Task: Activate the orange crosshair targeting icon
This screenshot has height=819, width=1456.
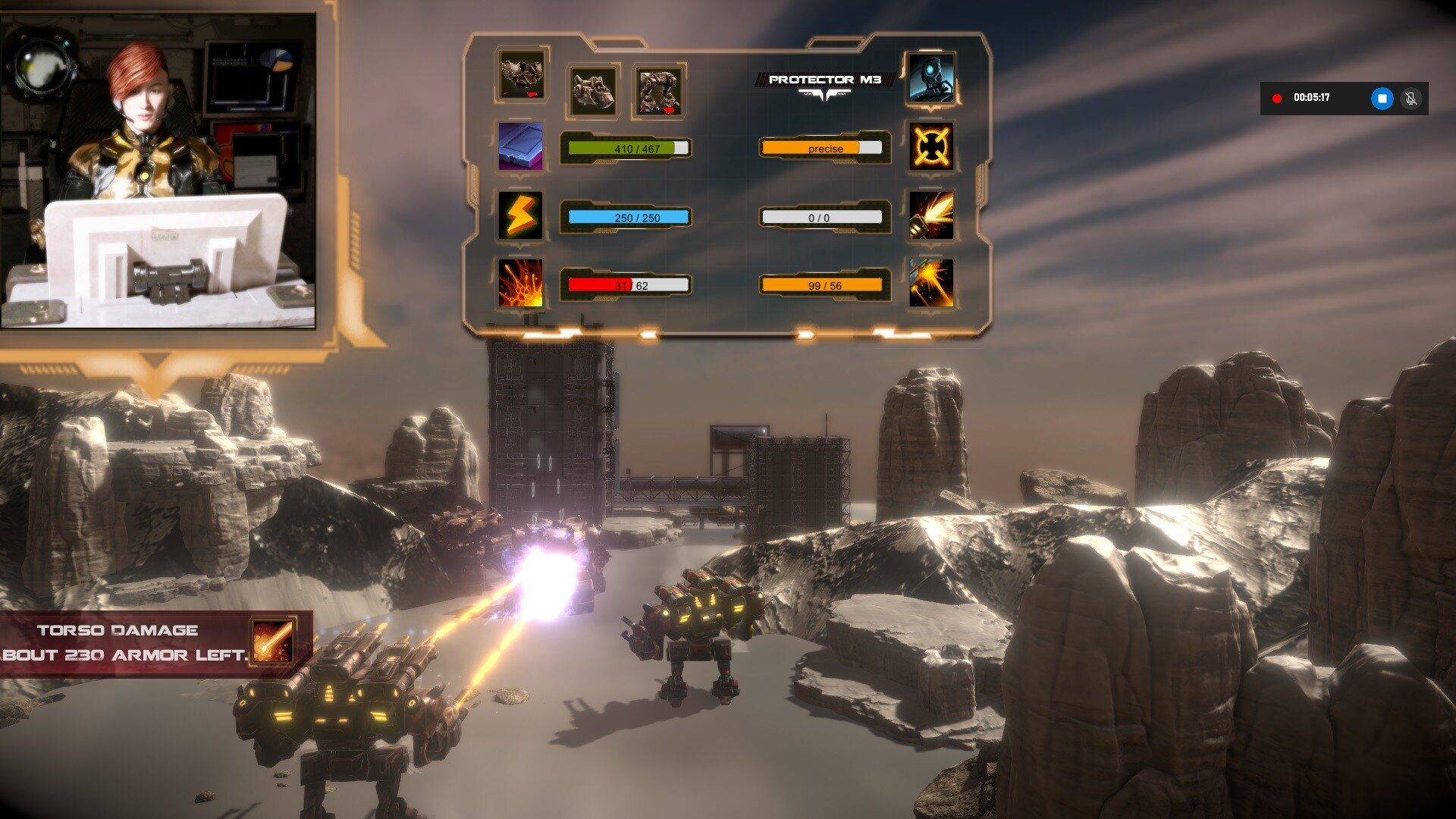Action: click(x=930, y=146)
